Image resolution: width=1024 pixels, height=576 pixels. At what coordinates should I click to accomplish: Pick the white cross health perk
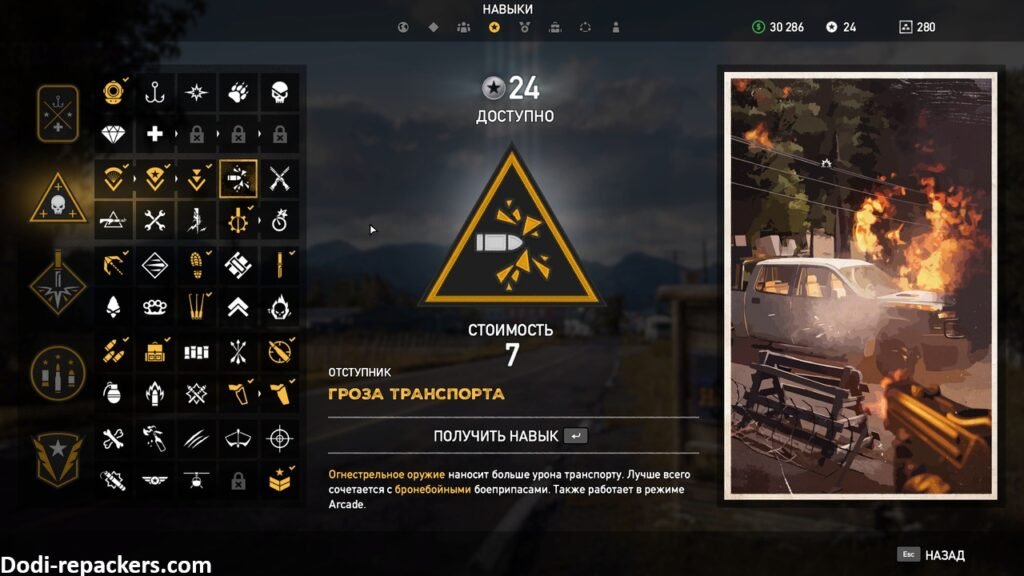pyautogui.click(x=154, y=134)
